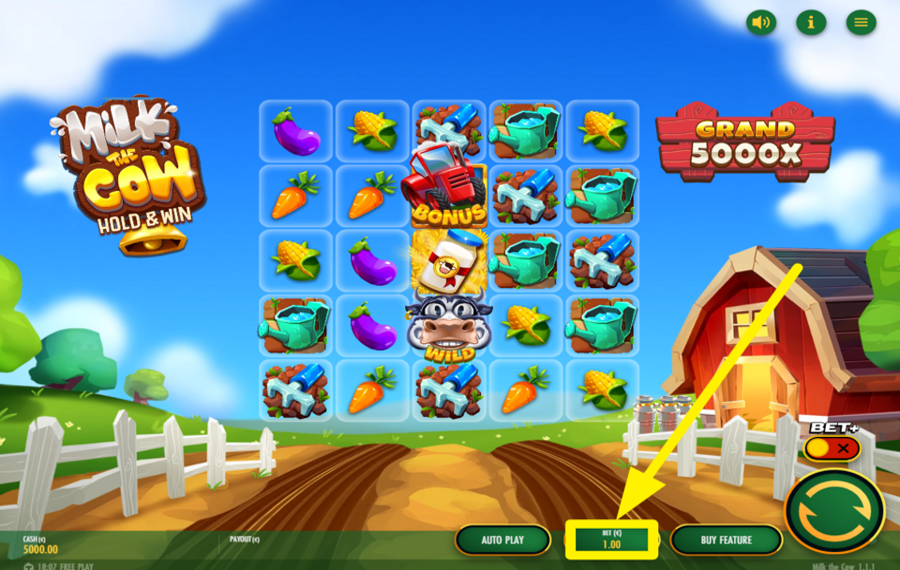900x570 pixels.
Task: Show the game info page
Action: pyautogui.click(x=811, y=23)
